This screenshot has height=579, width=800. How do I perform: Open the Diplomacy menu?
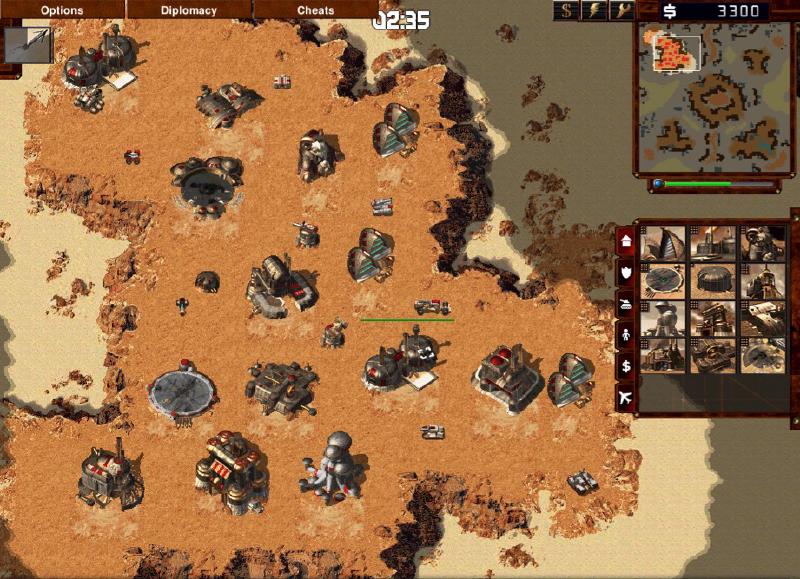pyautogui.click(x=189, y=11)
